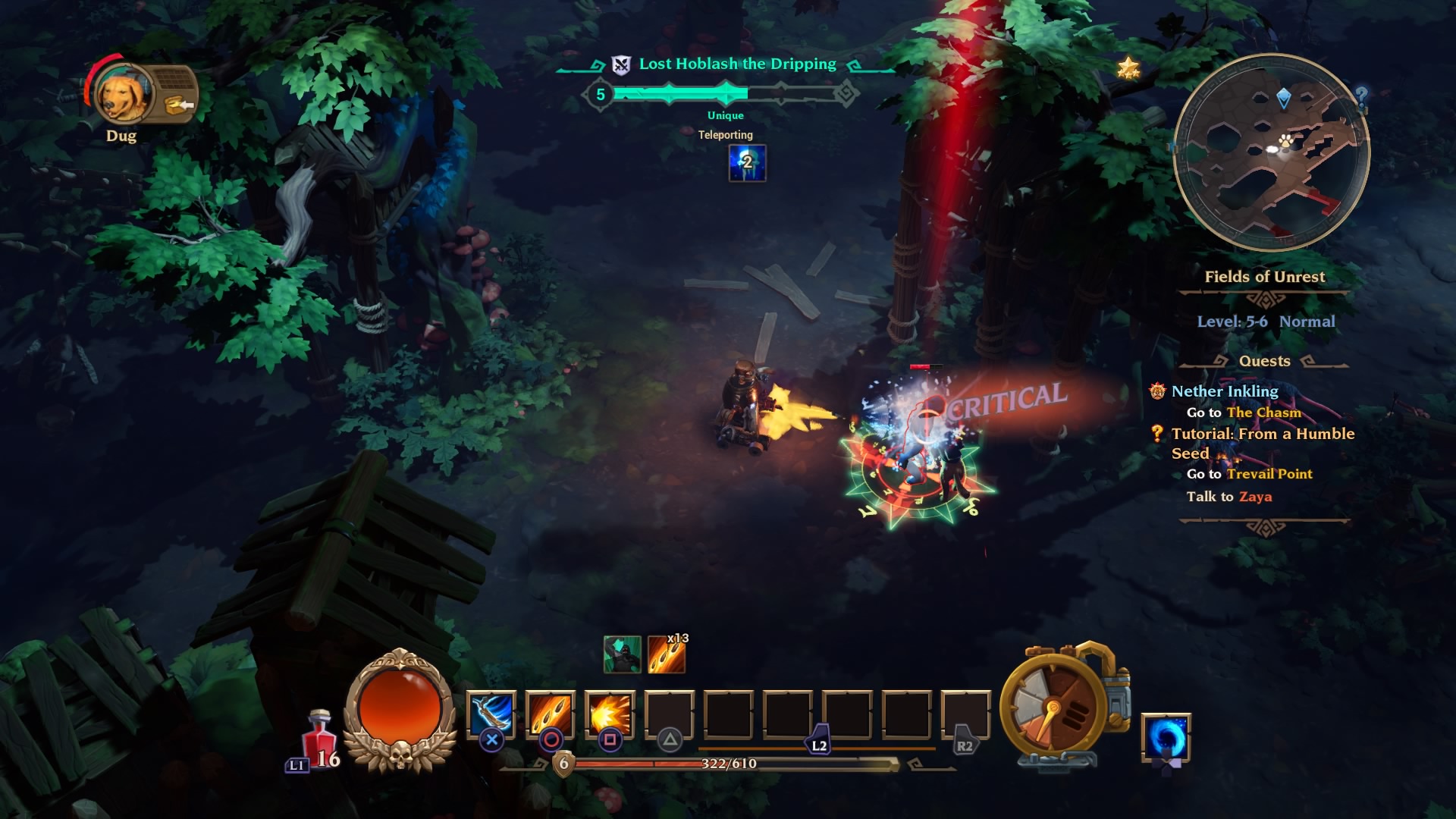Screen dimensions: 1456x819
Task: Click the elite emblem beside Lost Hoblash's name
Action: 620,64
